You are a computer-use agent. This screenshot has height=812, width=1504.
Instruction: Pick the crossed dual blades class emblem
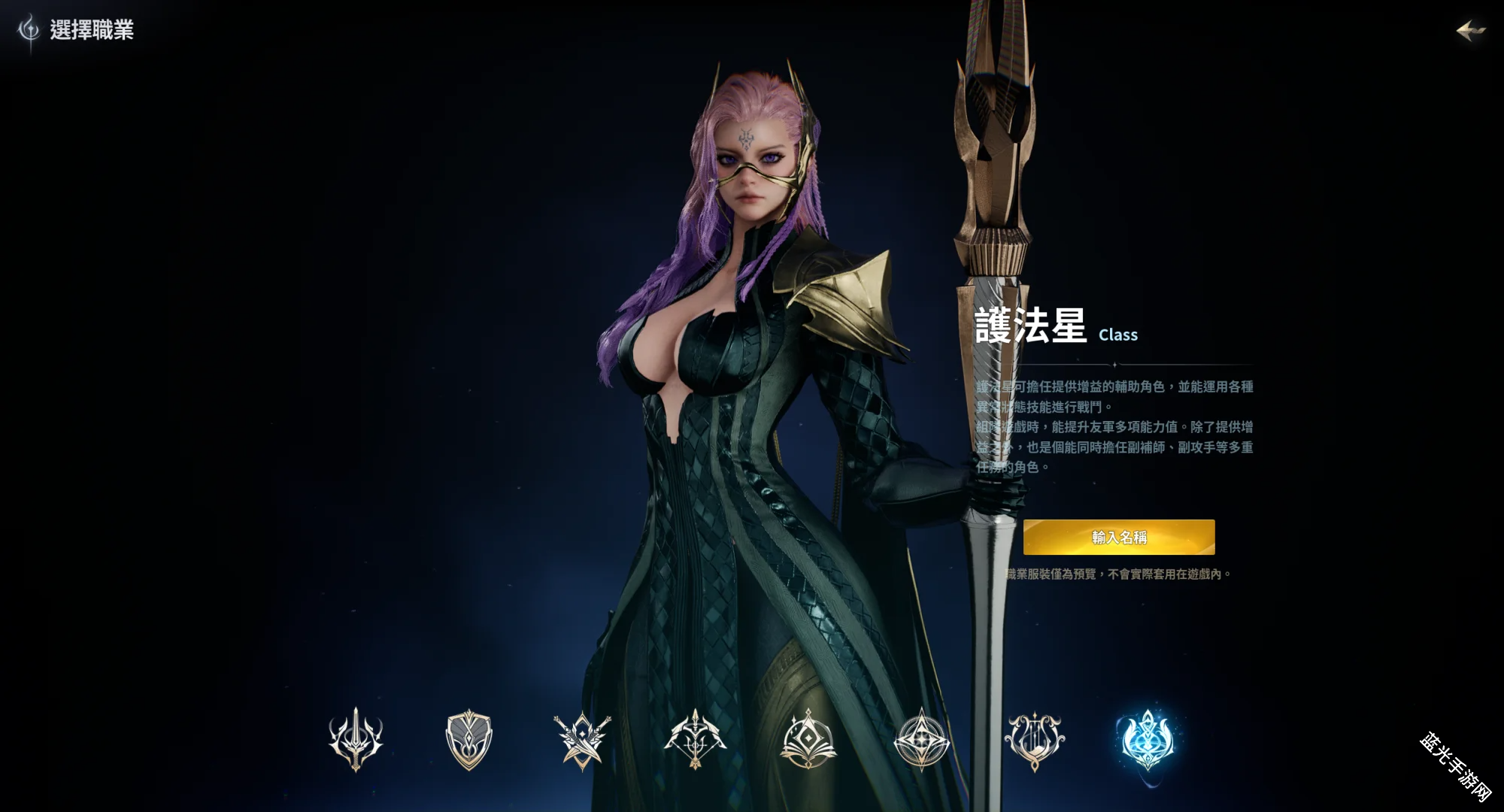coord(582,739)
